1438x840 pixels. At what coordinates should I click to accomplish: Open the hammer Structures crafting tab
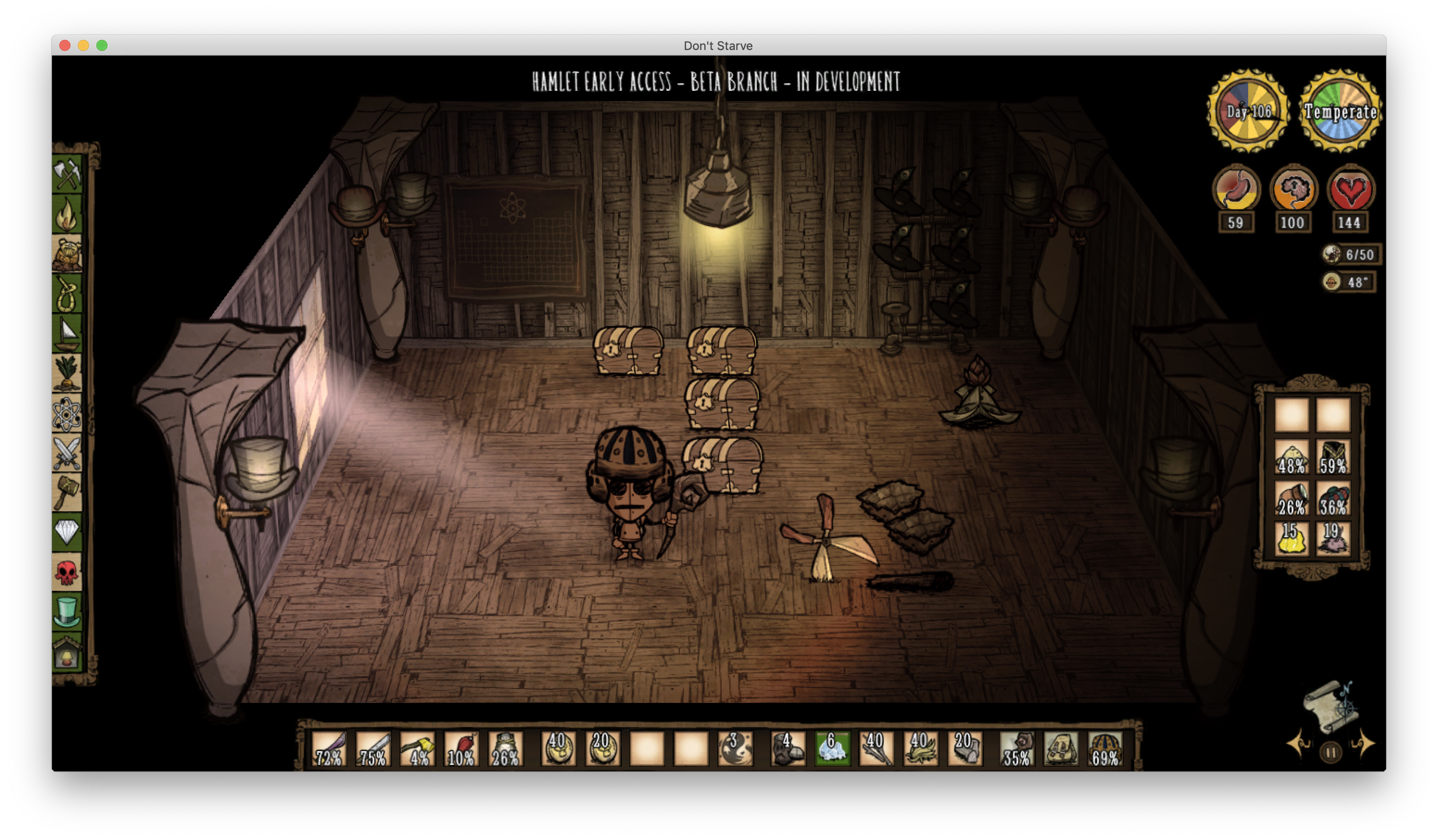pyautogui.click(x=67, y=493)
